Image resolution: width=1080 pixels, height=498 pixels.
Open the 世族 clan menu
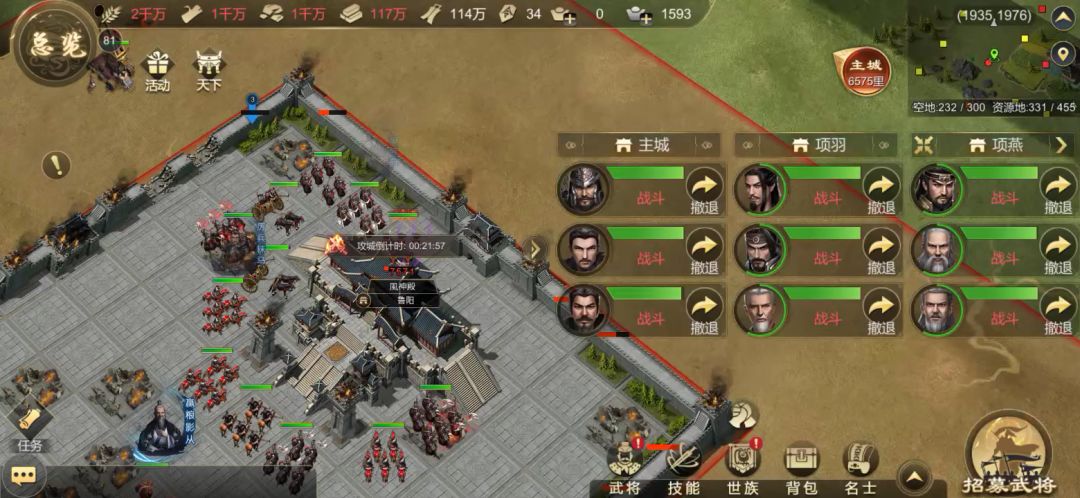pos(741,468)
